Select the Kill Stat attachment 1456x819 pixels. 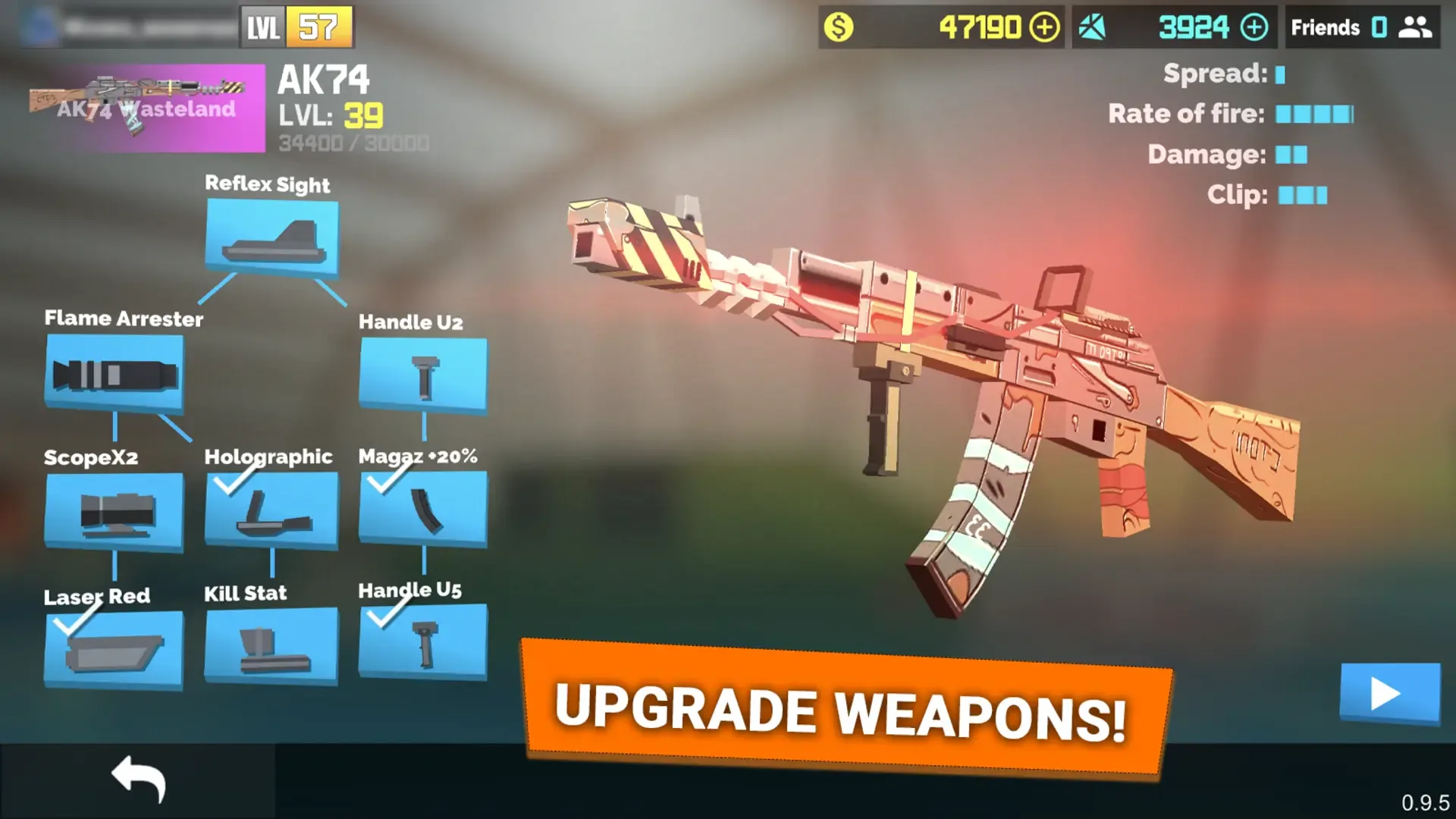pyautogui.click(x=269, y=648)
